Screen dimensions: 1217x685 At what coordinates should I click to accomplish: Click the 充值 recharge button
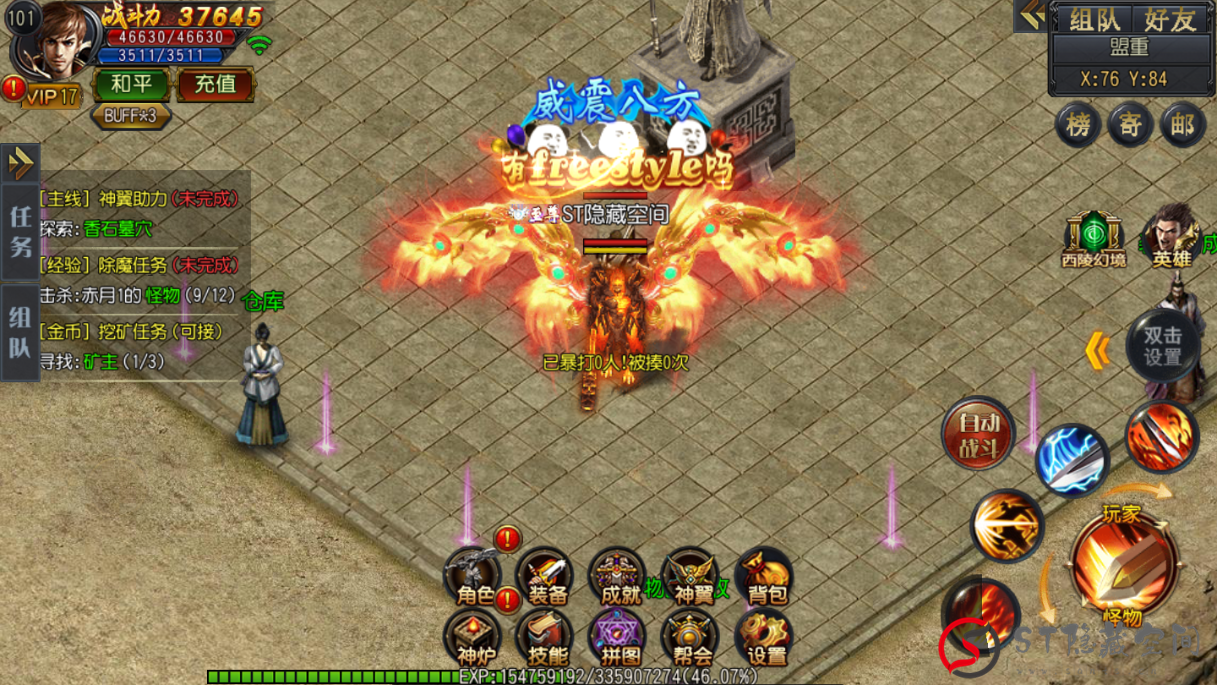(x=215, y=85)
